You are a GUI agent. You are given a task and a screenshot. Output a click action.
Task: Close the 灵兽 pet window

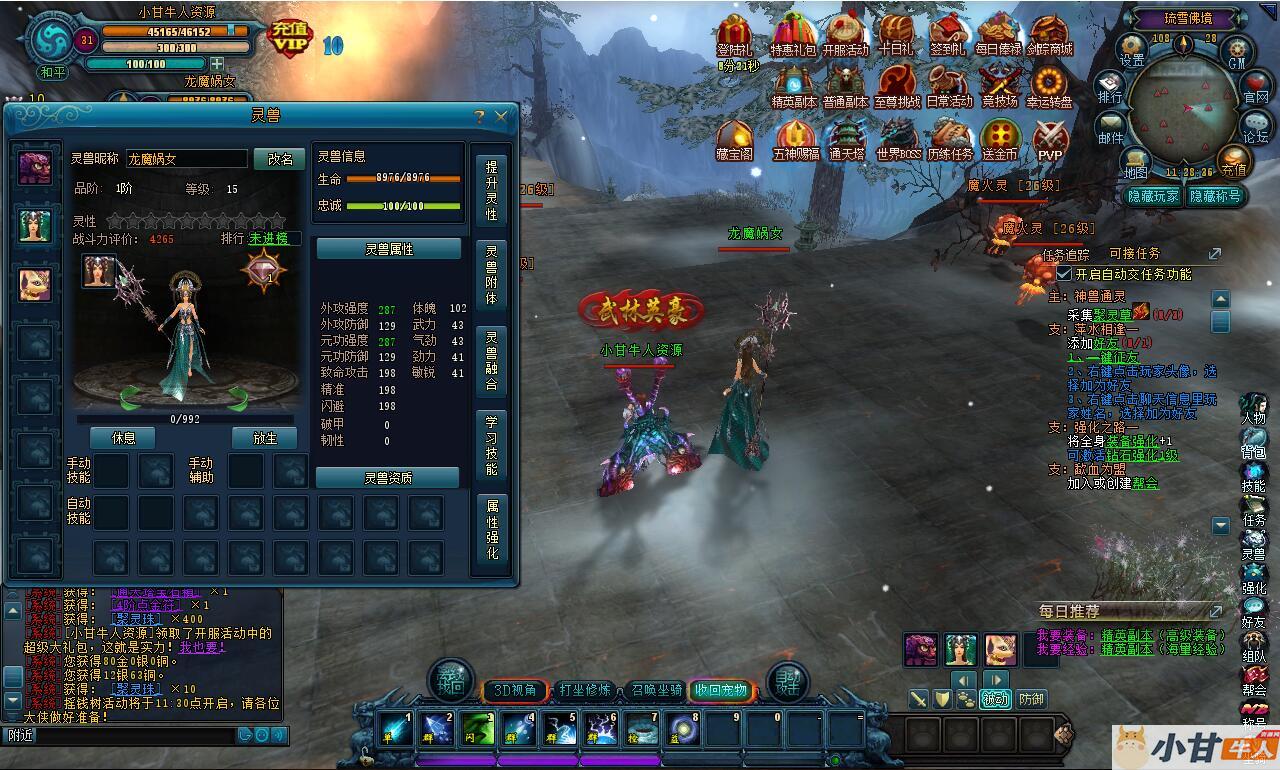[x=501, y=116]
